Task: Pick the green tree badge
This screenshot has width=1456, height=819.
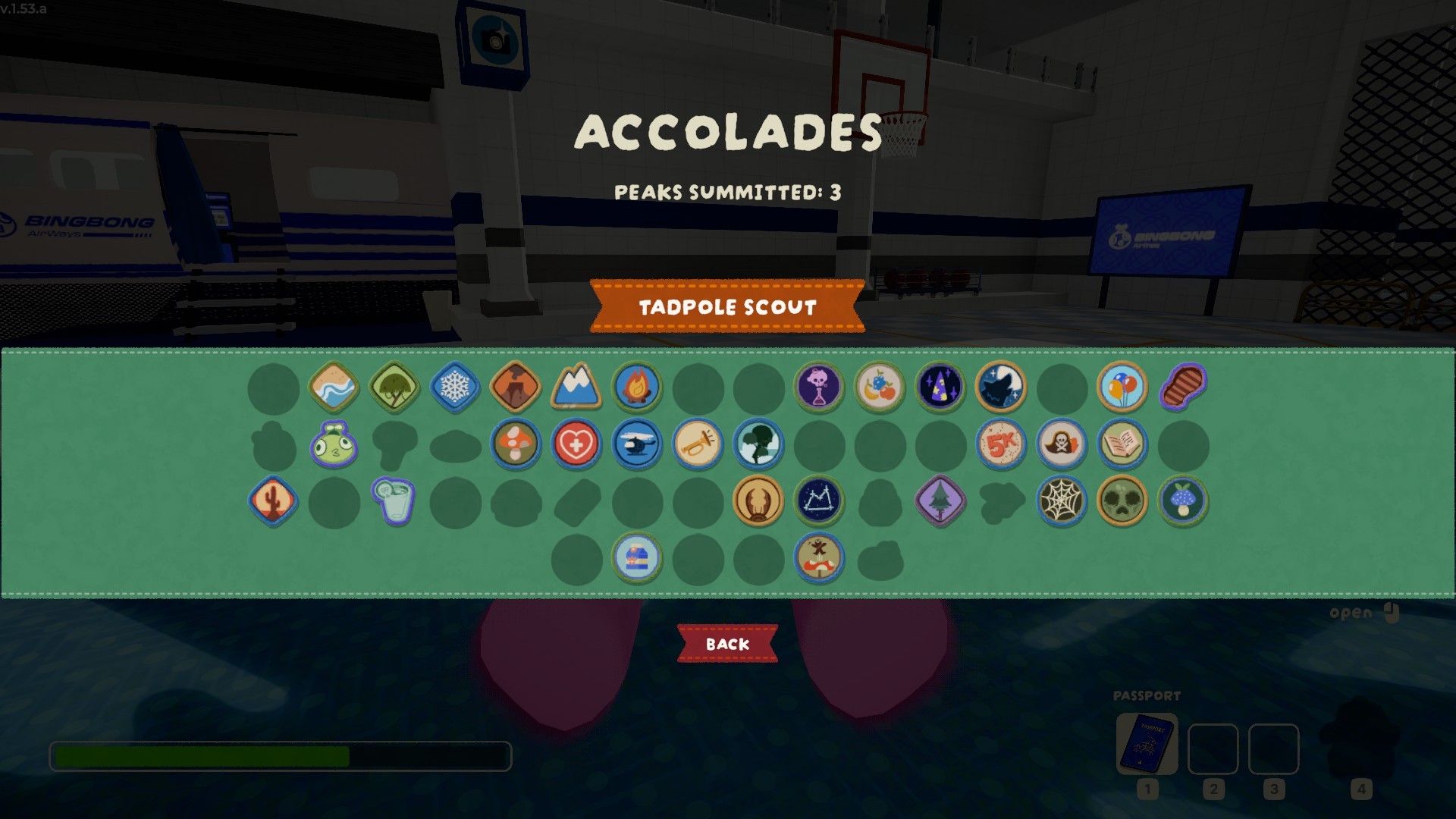Action: click(x=394, y=388)
